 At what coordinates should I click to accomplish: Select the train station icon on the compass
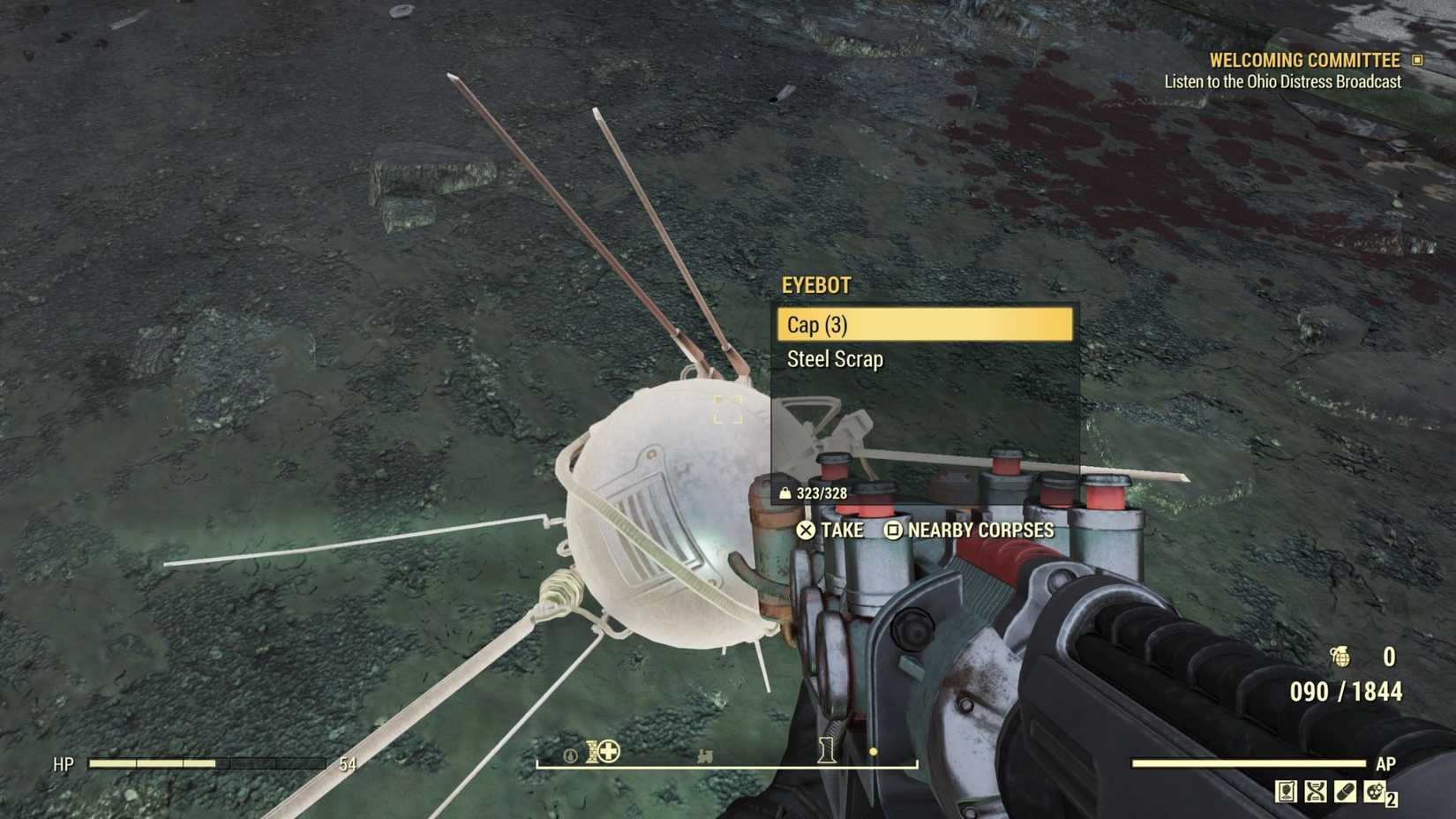[705, 755]
